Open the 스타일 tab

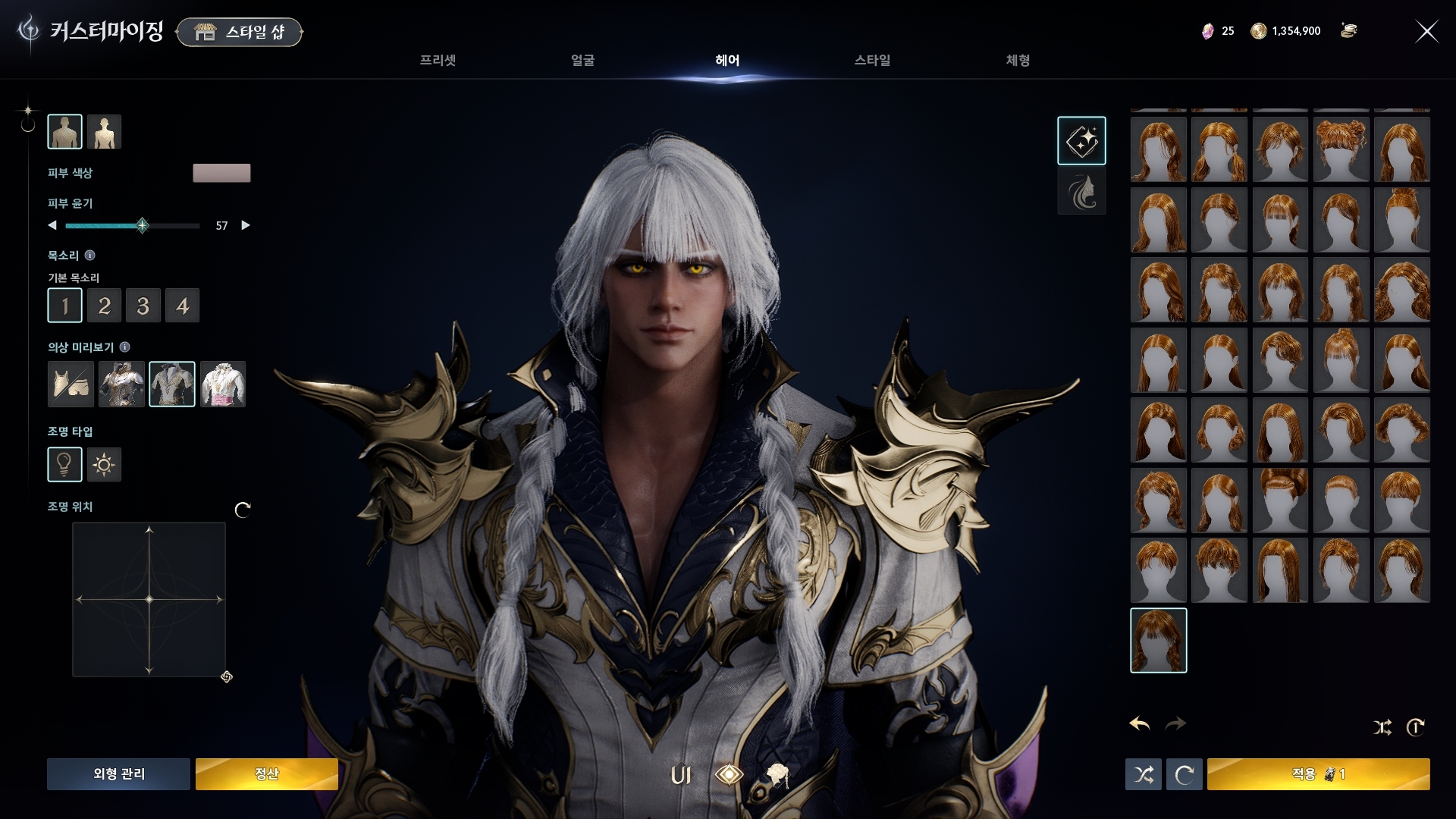(872, 61)
